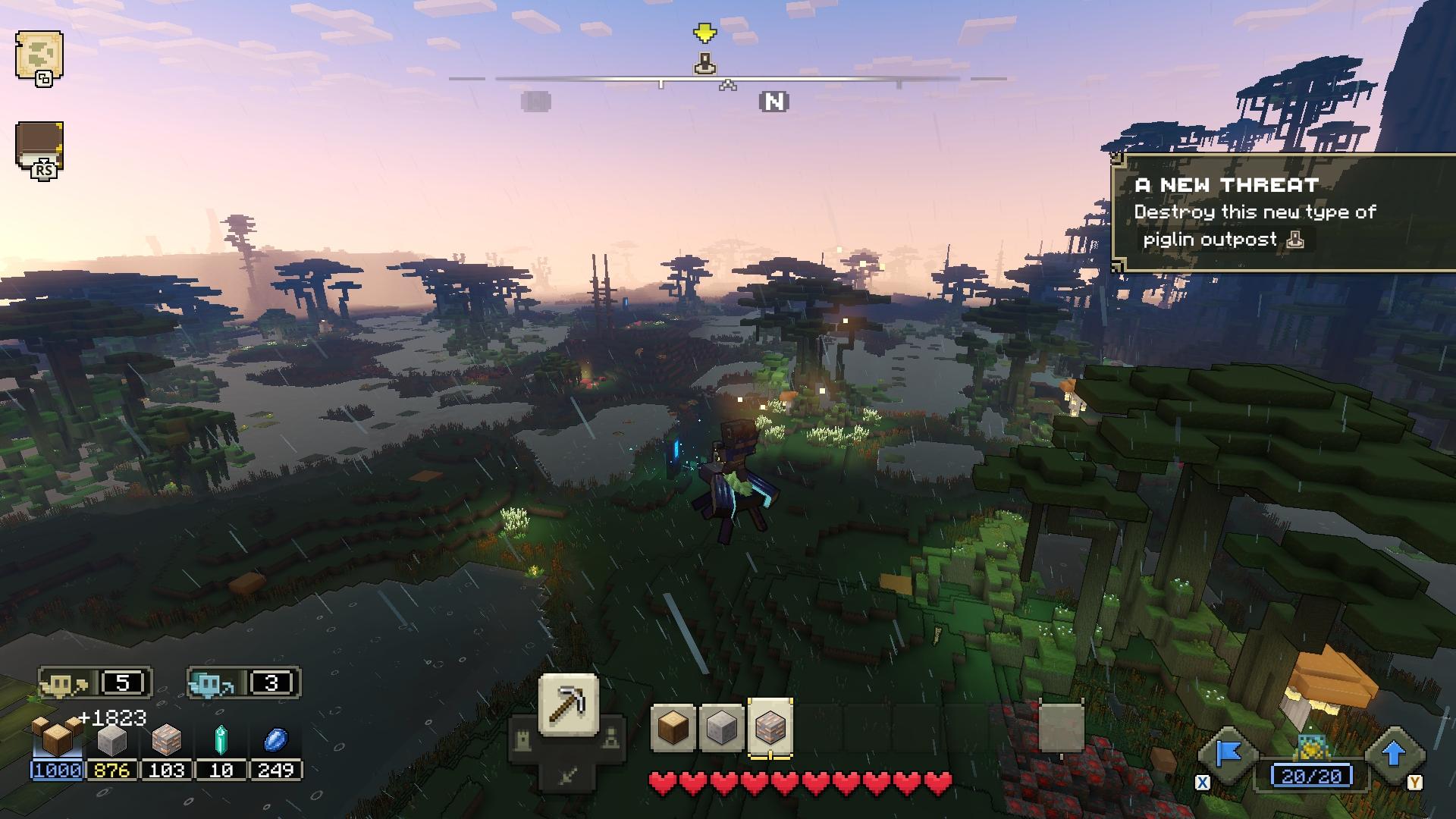
Task: Switch to the sword category icon
Action: click(x=568, y=774)
